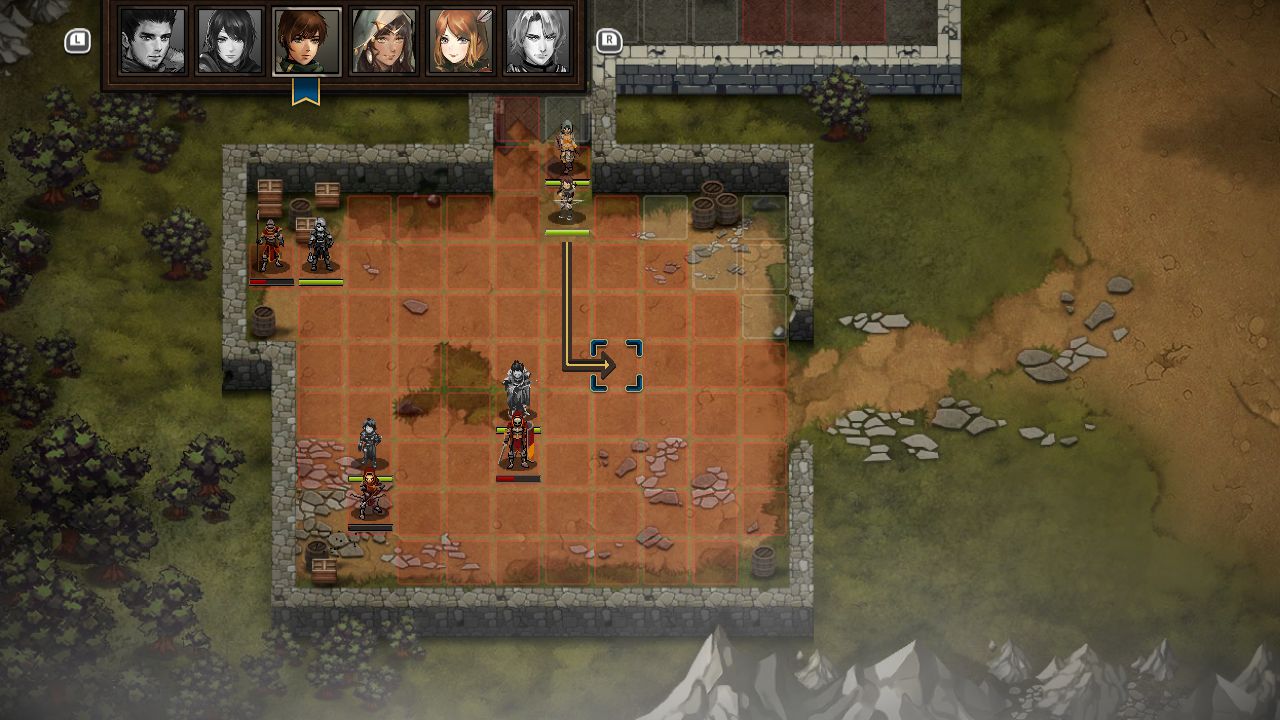This screenshot has height=720, width=1280.
Task: Select the long dark-haired woman portrait
Action: coord(230,41)
